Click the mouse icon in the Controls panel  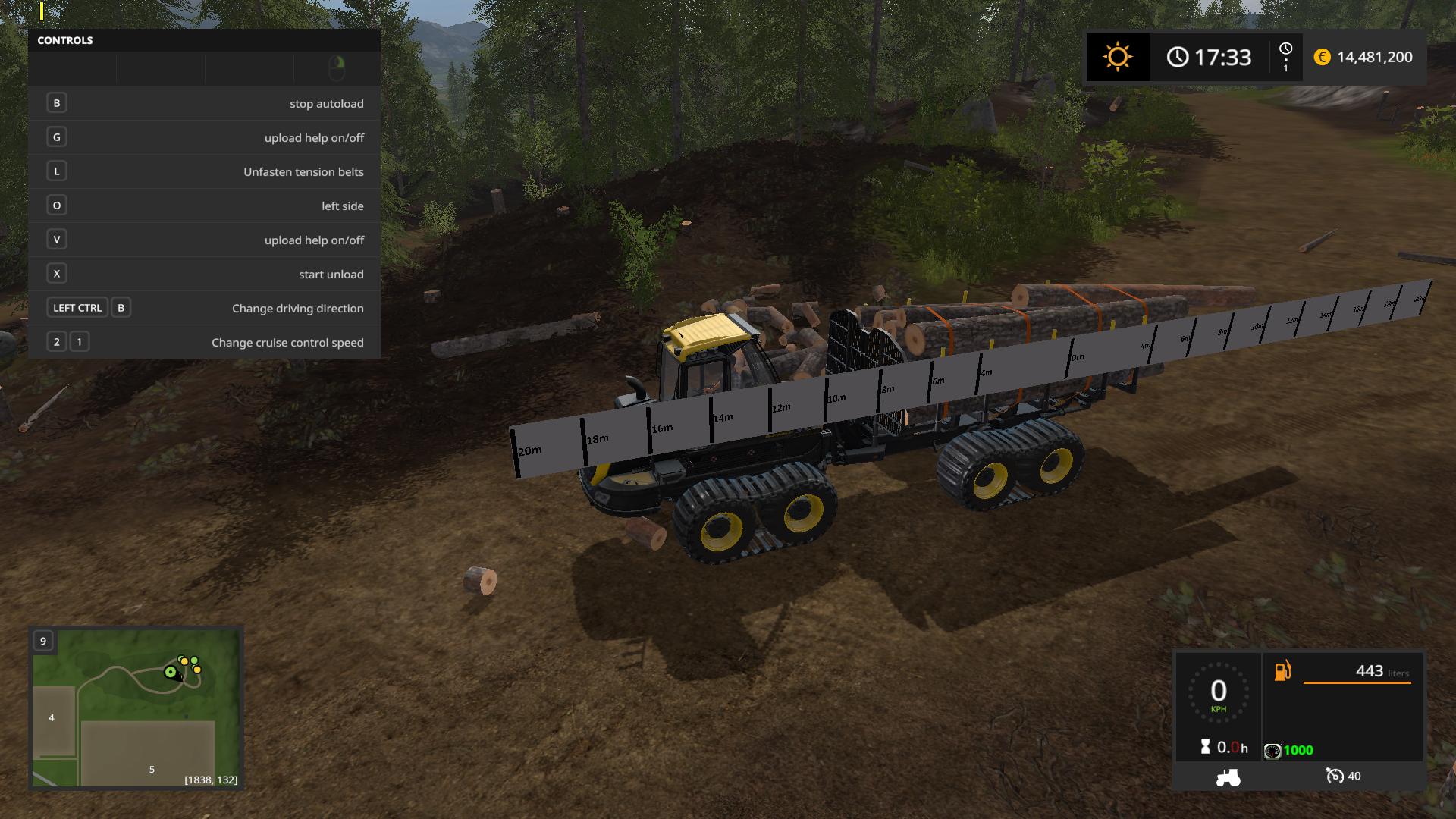[x=337, y=68]
